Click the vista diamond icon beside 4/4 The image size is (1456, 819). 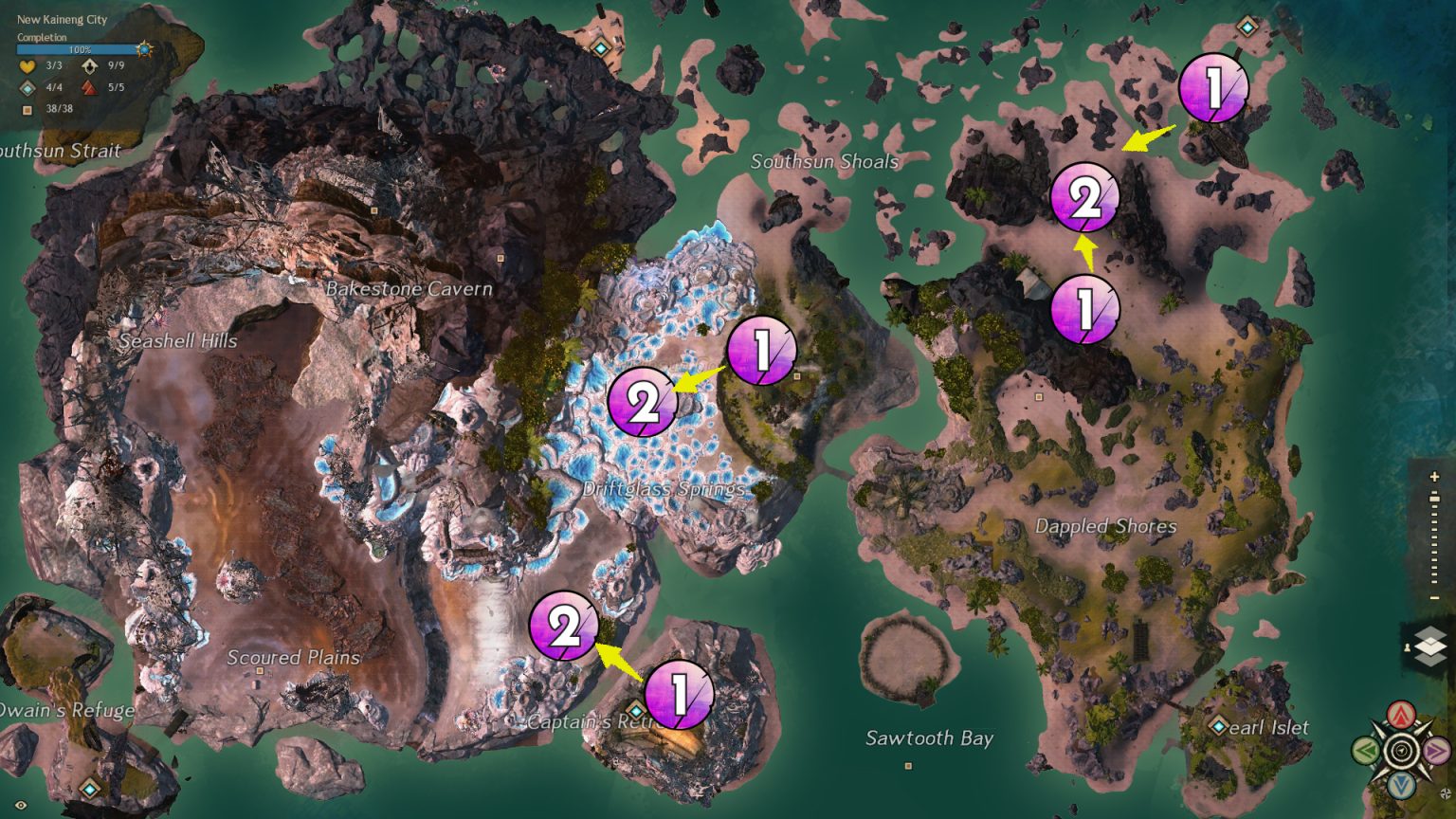pos(27,88)
